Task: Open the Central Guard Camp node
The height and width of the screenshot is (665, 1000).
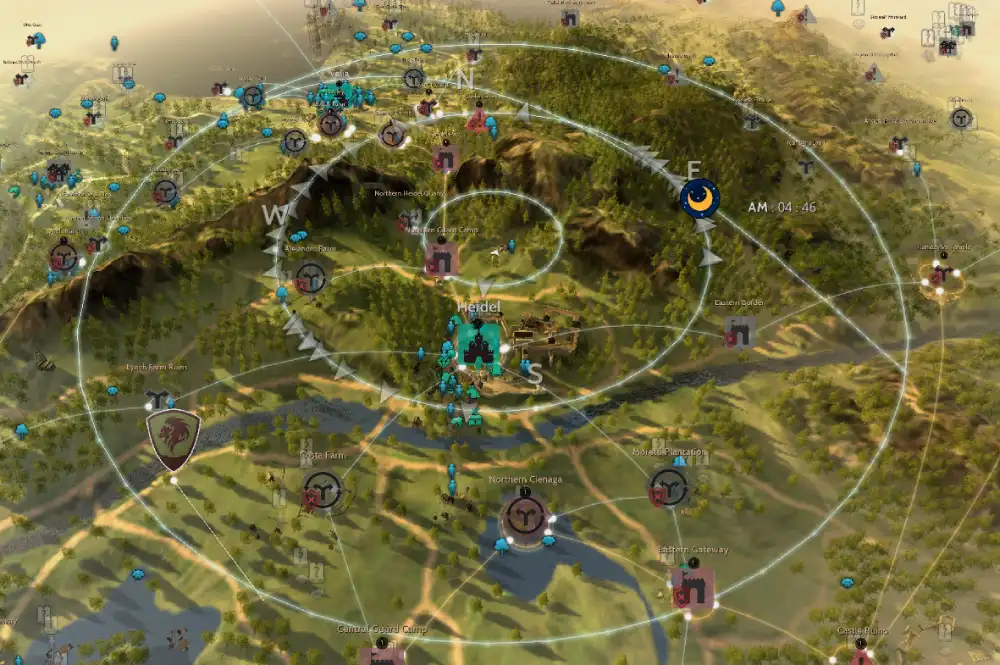Action: pos(383,655)
